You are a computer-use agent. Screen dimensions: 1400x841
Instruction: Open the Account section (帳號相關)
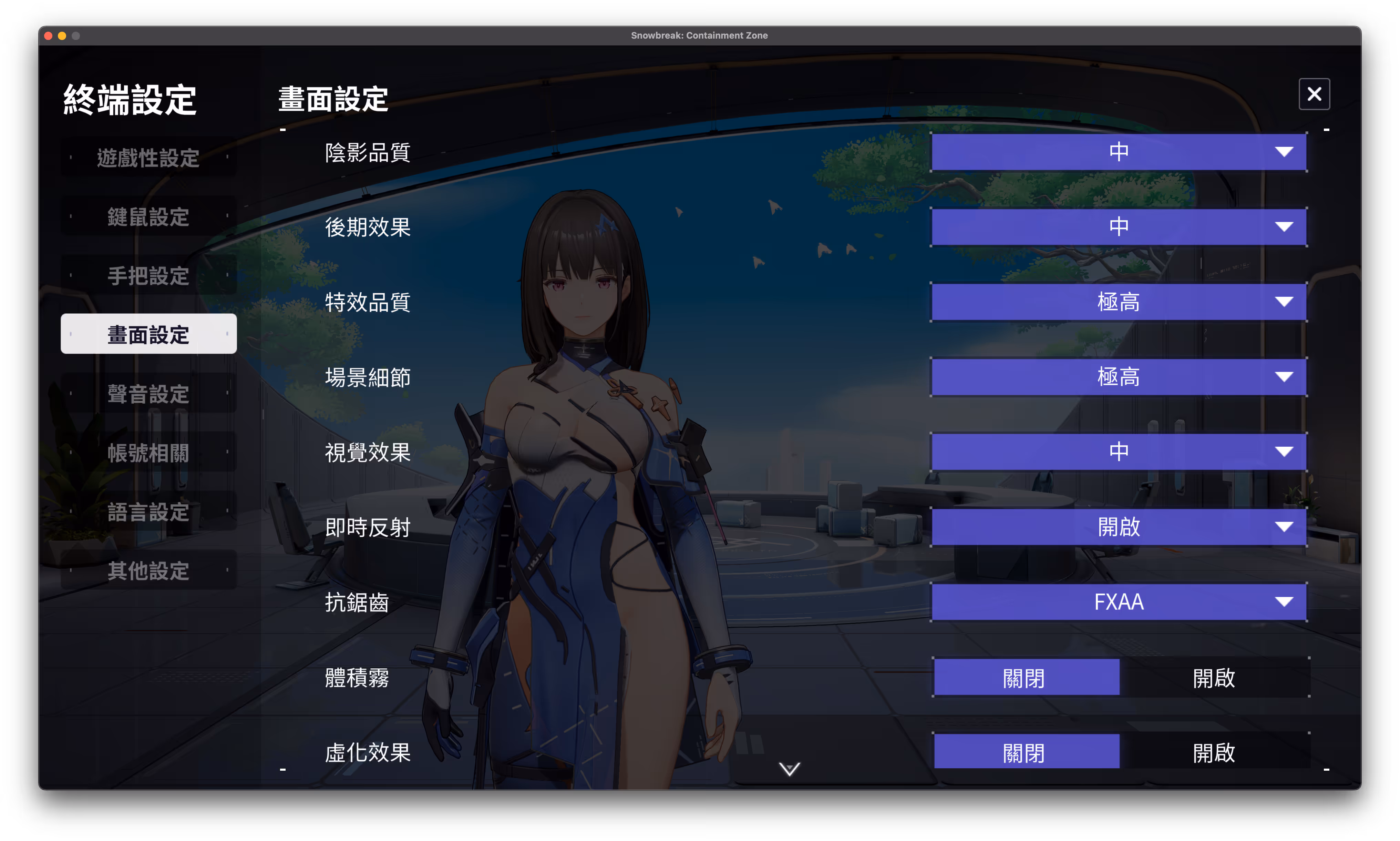coord(148,452)
